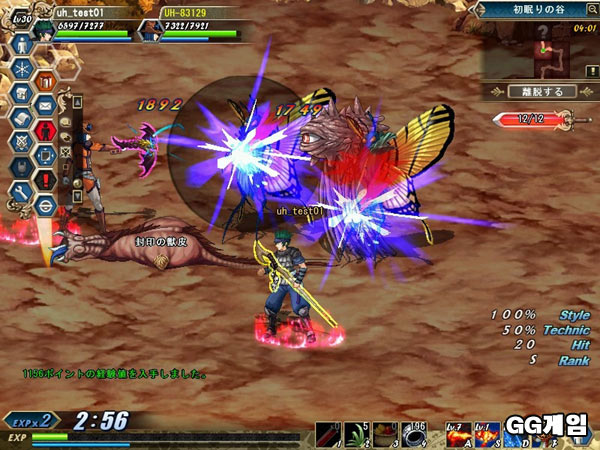
Task: Click the 離脱する leave button
Action: pyautogui.click(x=543, y=91)
